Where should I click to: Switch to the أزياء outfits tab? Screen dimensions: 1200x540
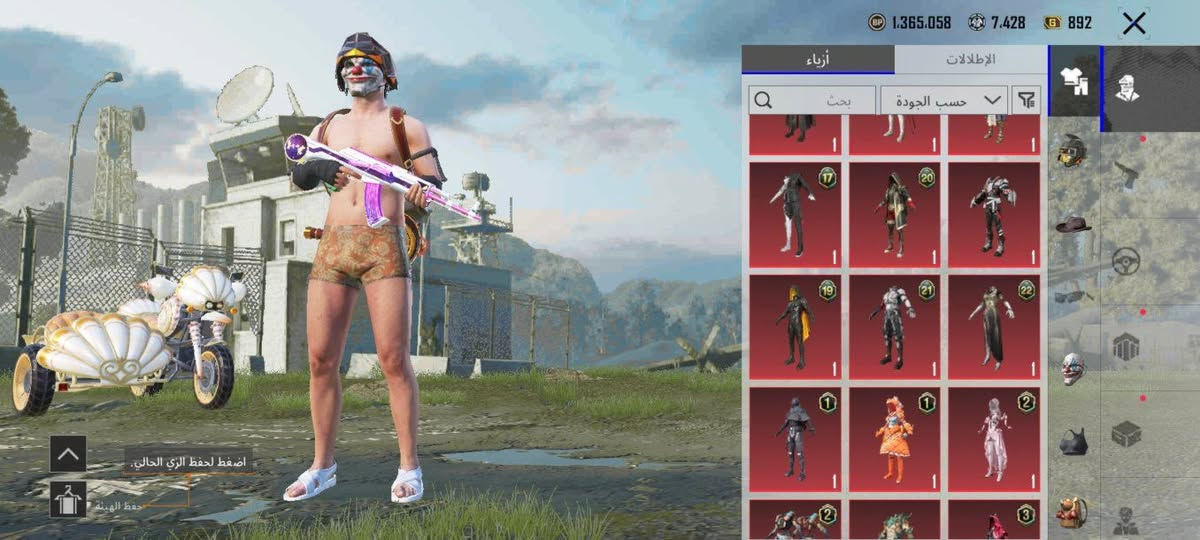click(818, 59)
